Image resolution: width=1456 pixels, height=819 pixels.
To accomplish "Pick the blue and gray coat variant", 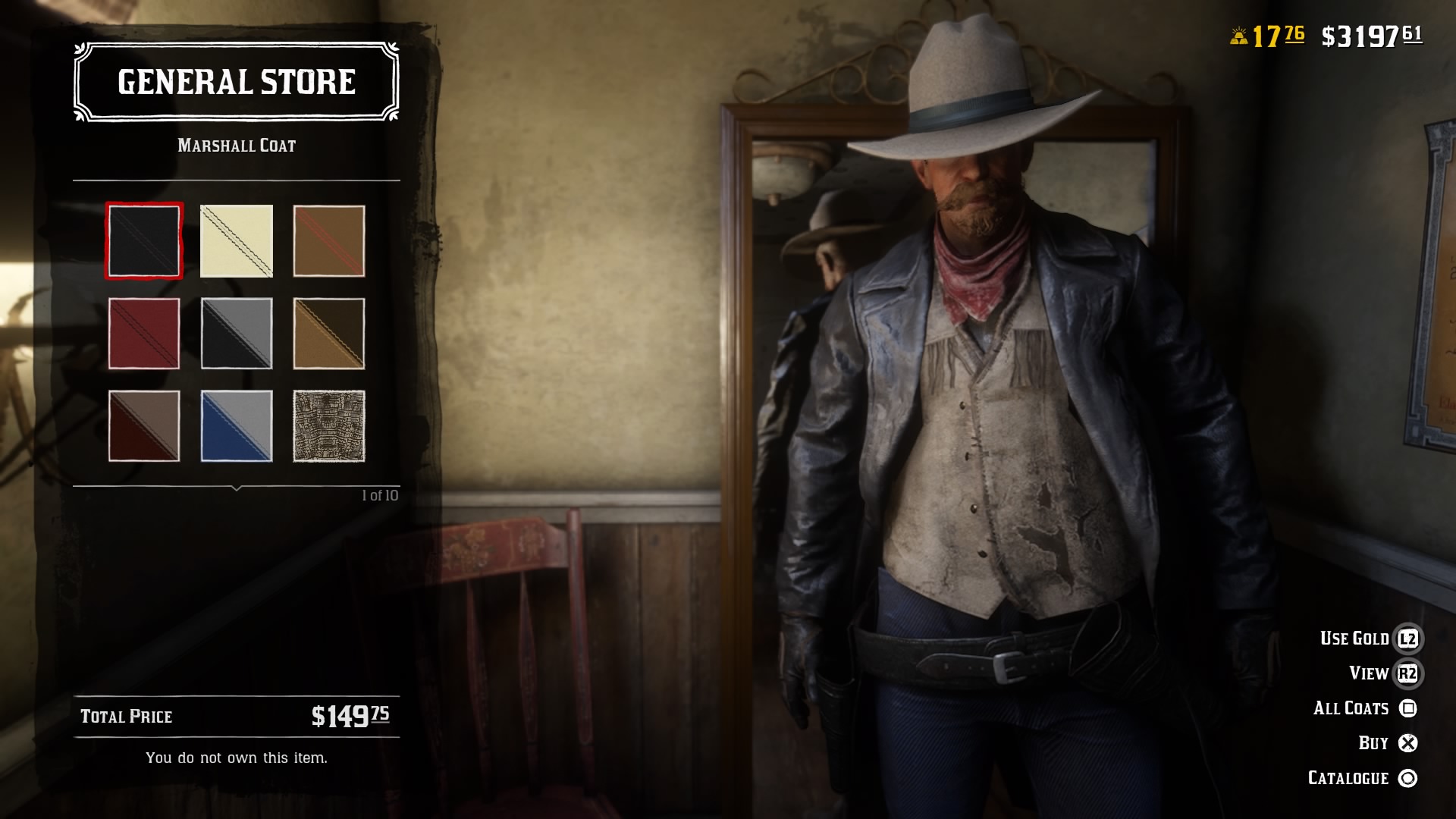I will 236,426.
